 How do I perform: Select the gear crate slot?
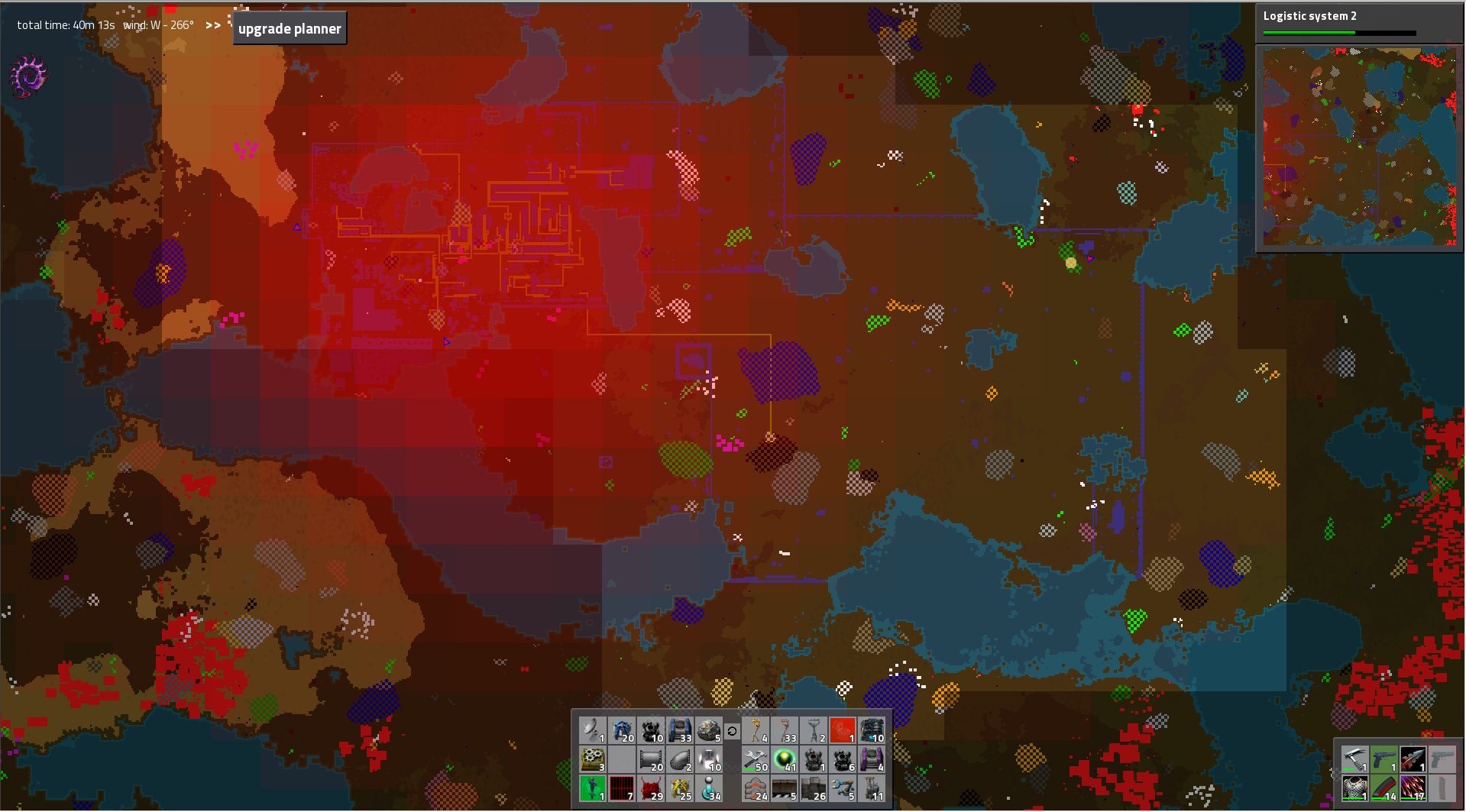(x=592, y=759)
